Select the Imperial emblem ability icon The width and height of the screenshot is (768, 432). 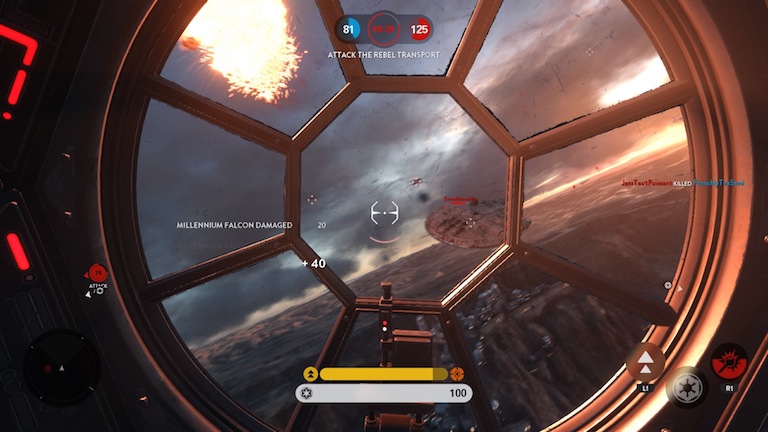pos(687,387)
